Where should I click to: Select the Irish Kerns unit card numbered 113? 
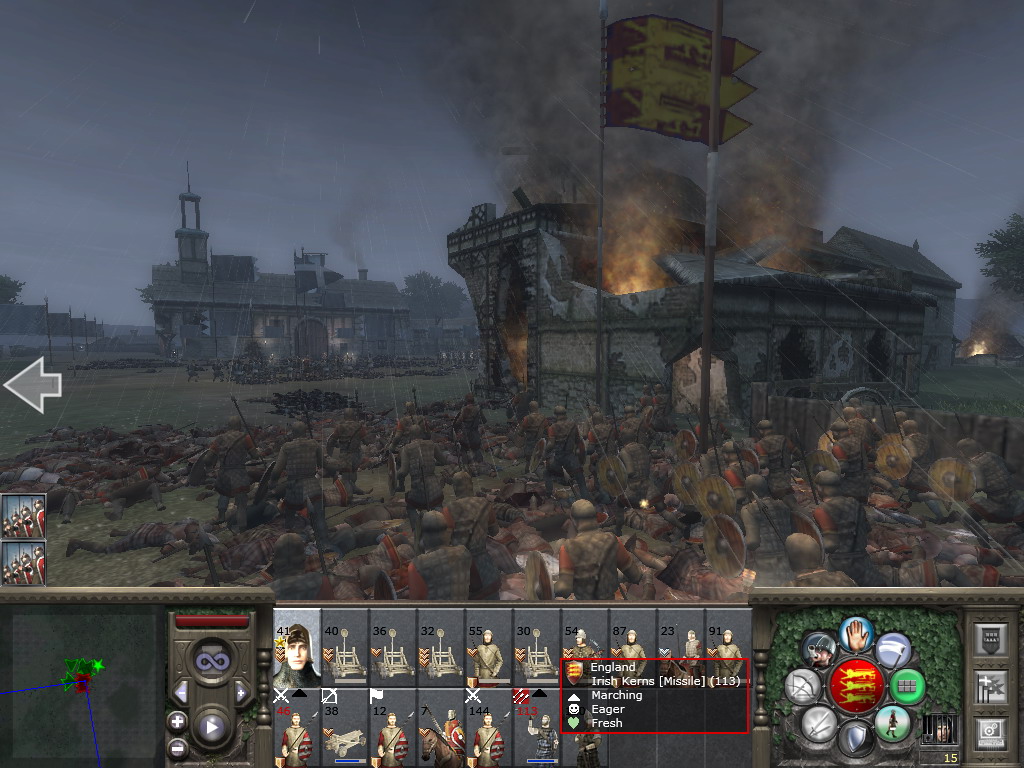537,726
